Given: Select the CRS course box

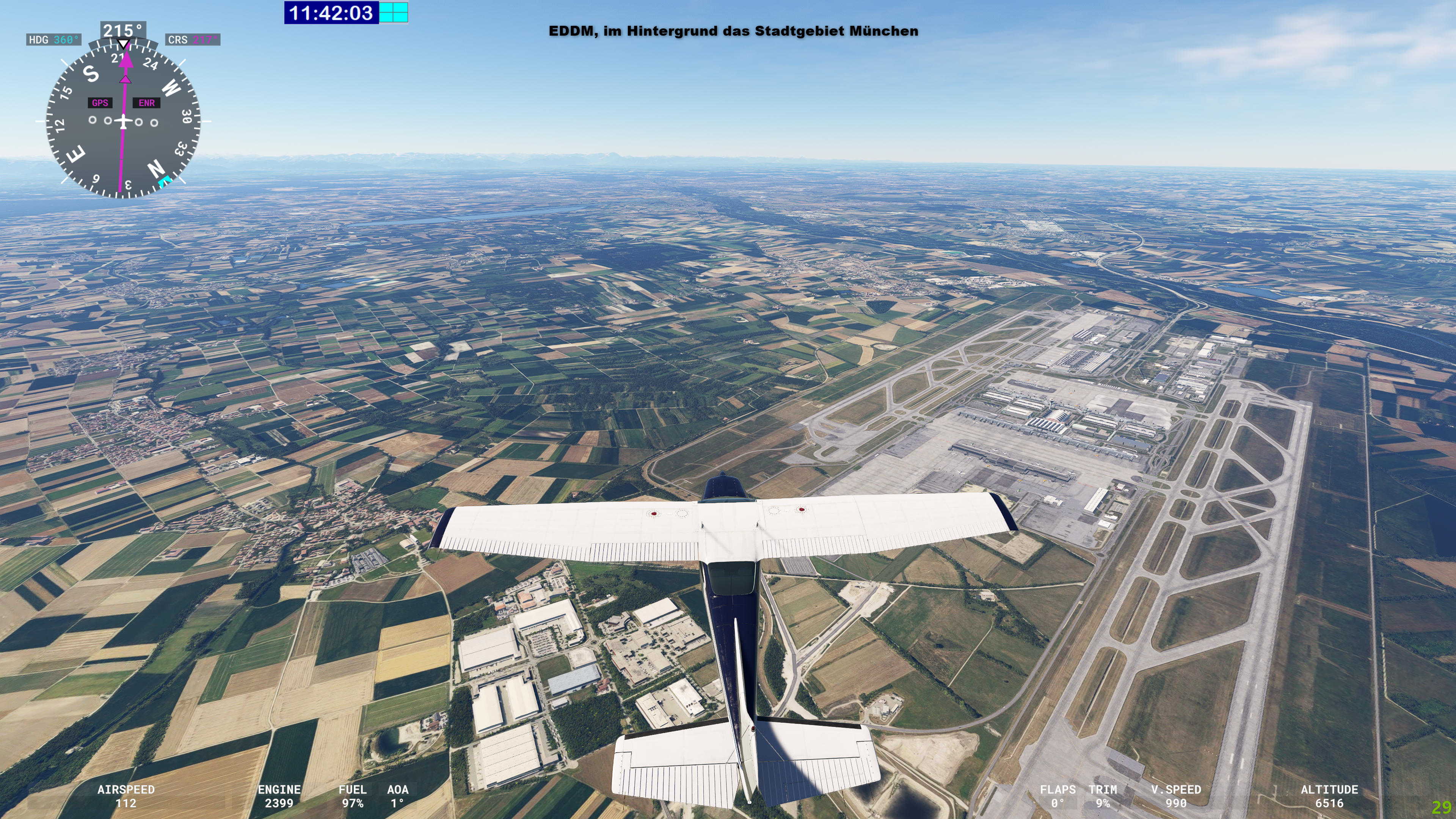Looking at the screenshot, I should tap(193, 39).
